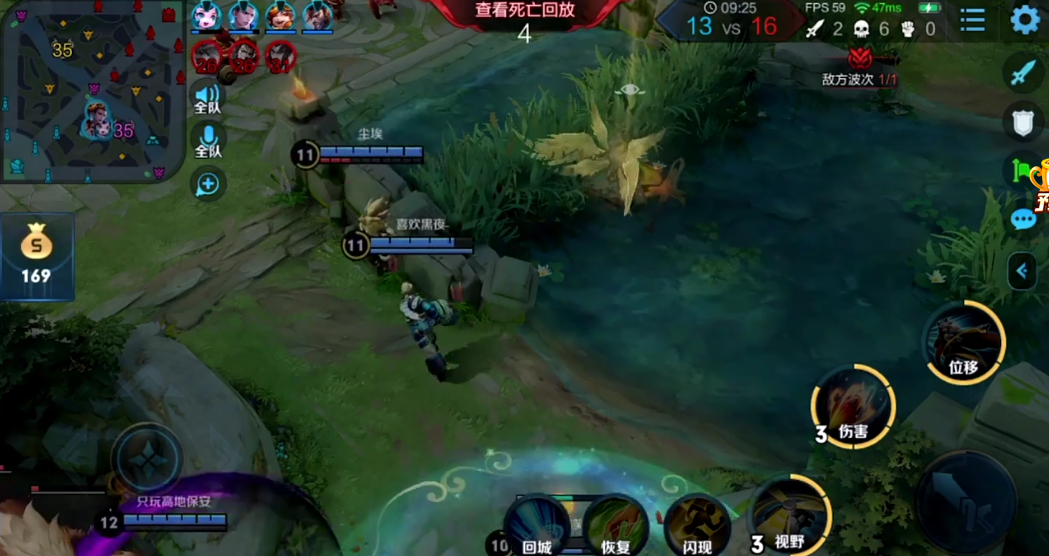Viewport: 1049px width, 556px height.
Task: Use the 恢复 heal button
Action: click(616, 525)
